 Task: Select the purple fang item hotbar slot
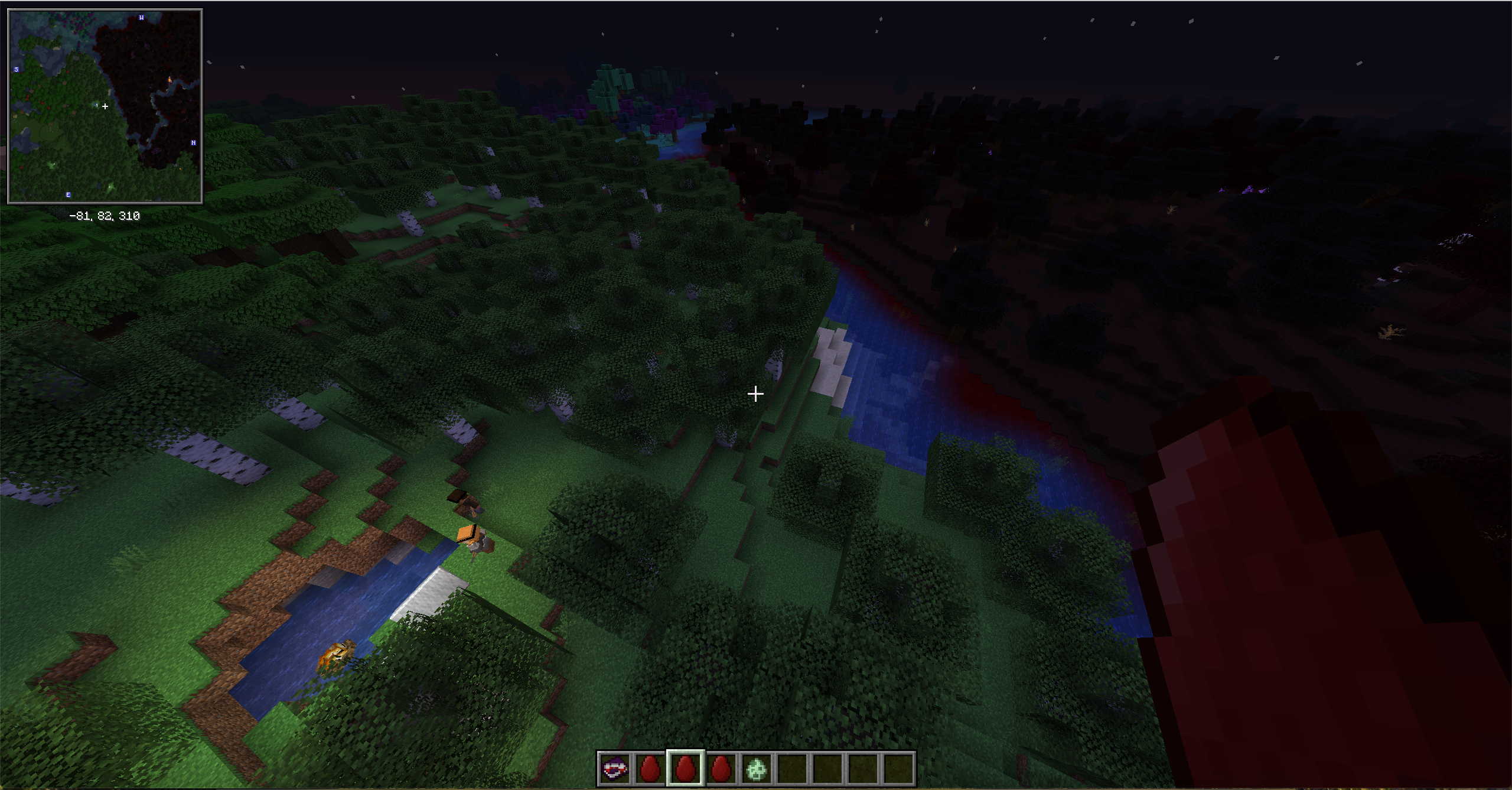(614, 769)
